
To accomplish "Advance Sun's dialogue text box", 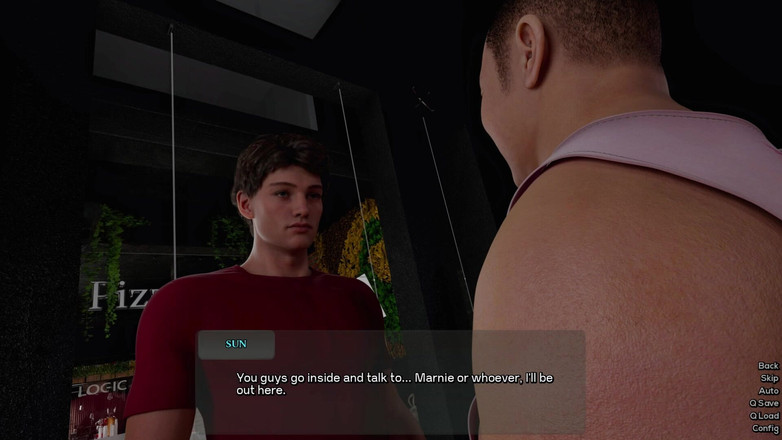I will (392, 384).
